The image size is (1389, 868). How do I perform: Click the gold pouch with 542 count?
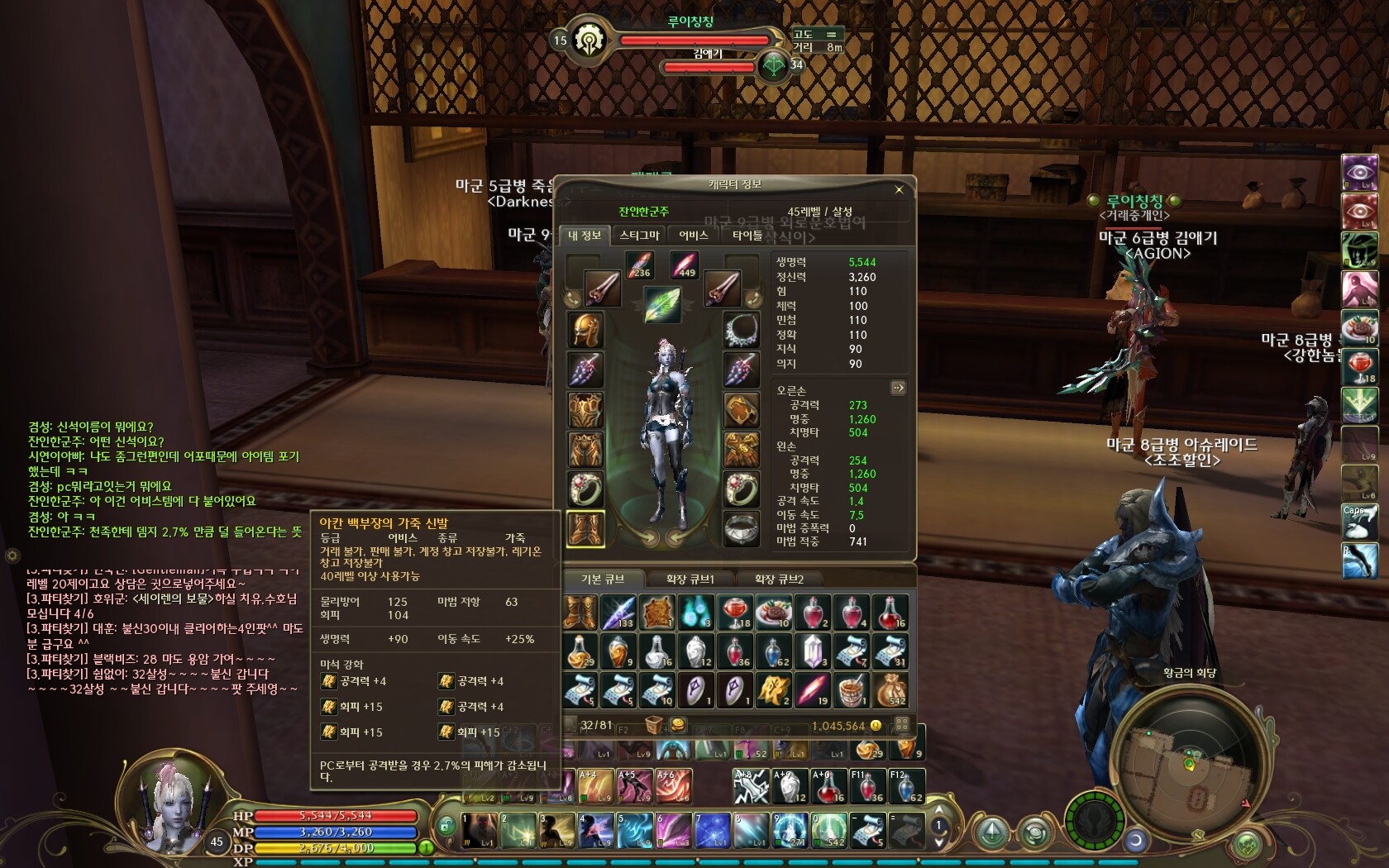tap(890, 689)
